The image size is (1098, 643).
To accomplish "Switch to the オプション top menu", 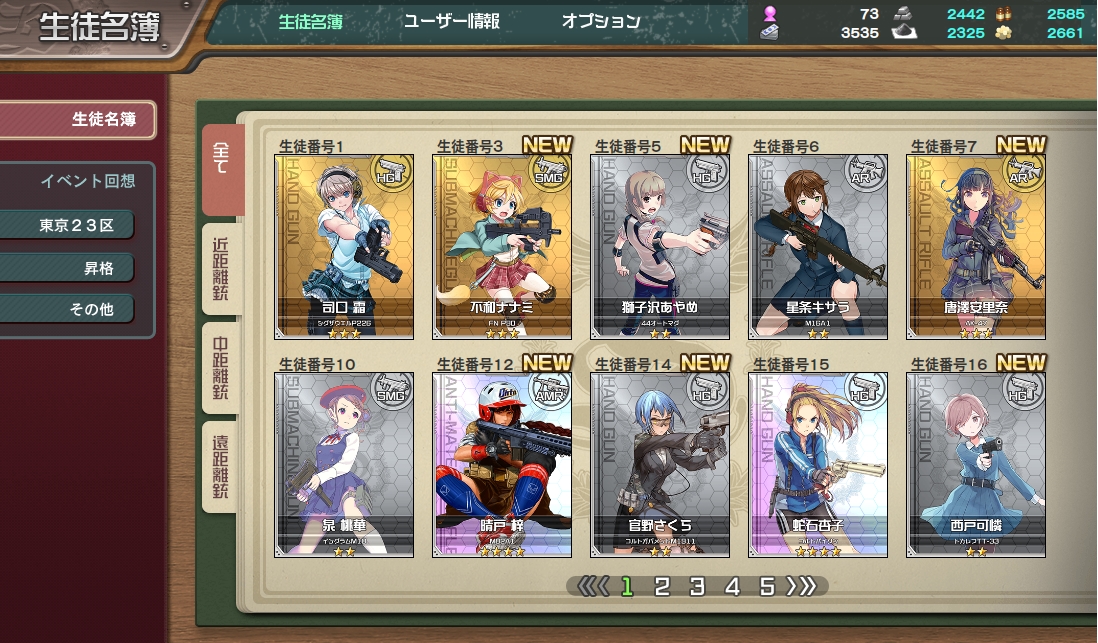I will 600,21.
